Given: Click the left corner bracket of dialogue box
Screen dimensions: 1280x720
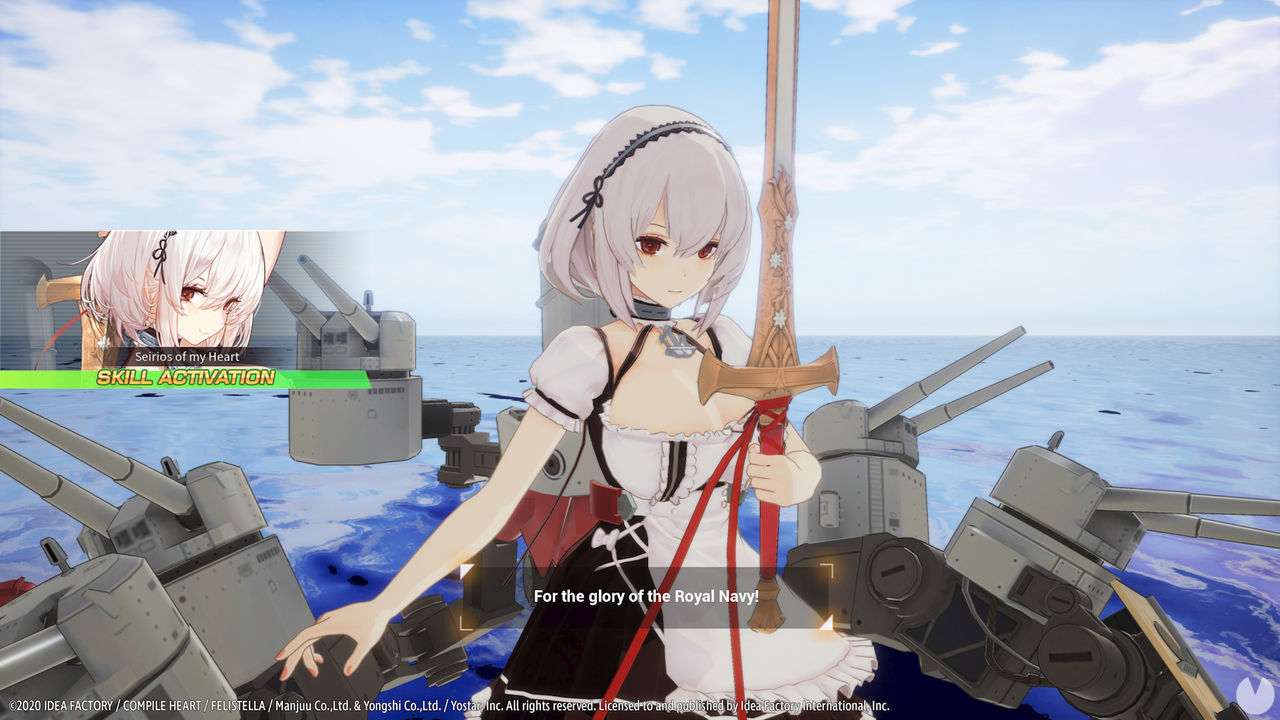Looking at the screenshot, I should pyautogui.click(x=467, y=594).
